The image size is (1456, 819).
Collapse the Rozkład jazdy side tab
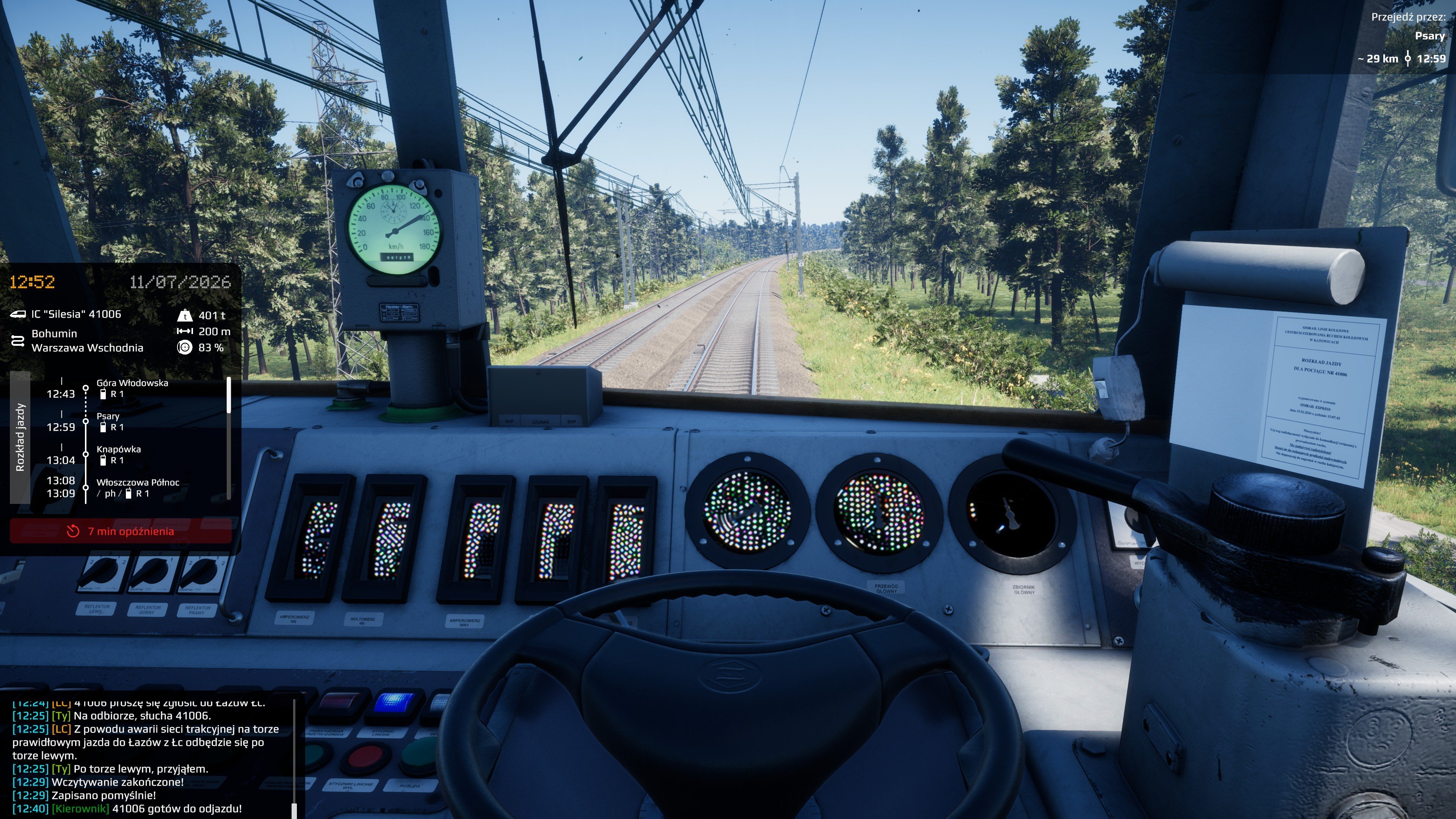(20, 437)
